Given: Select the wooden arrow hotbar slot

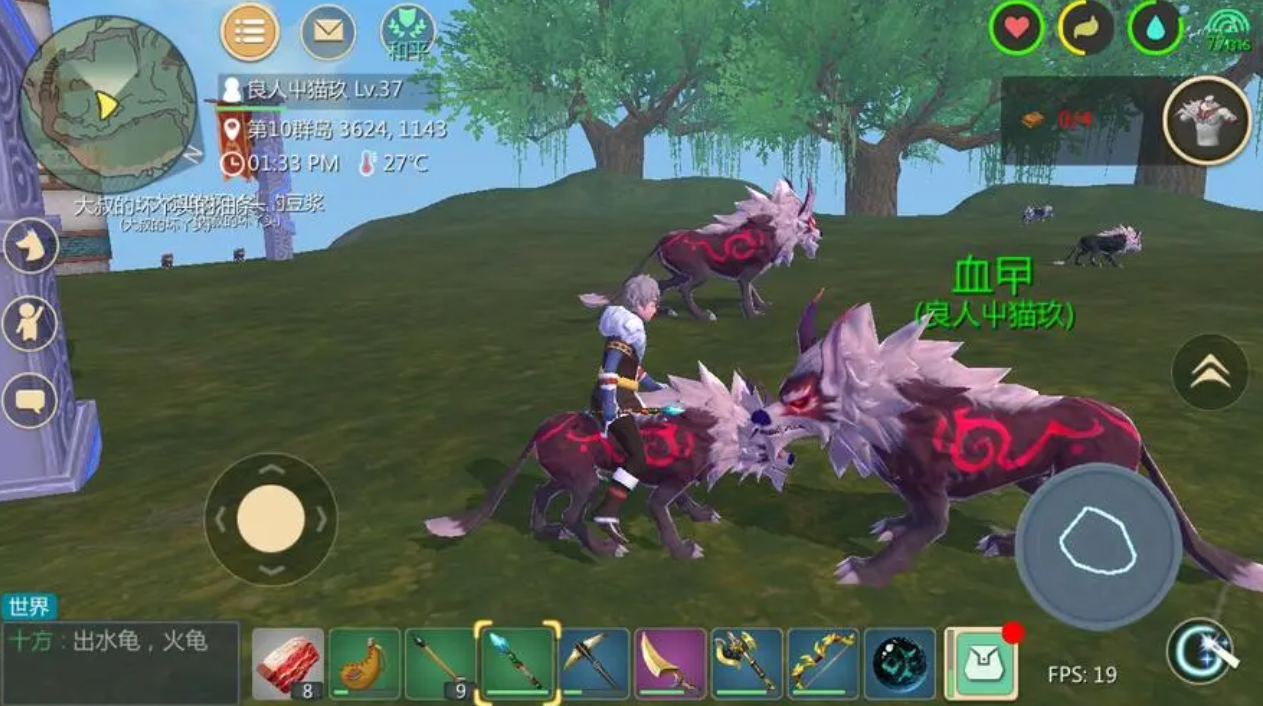Looking at the screenshot, I should pyautogui.click(x=440, y=663).
